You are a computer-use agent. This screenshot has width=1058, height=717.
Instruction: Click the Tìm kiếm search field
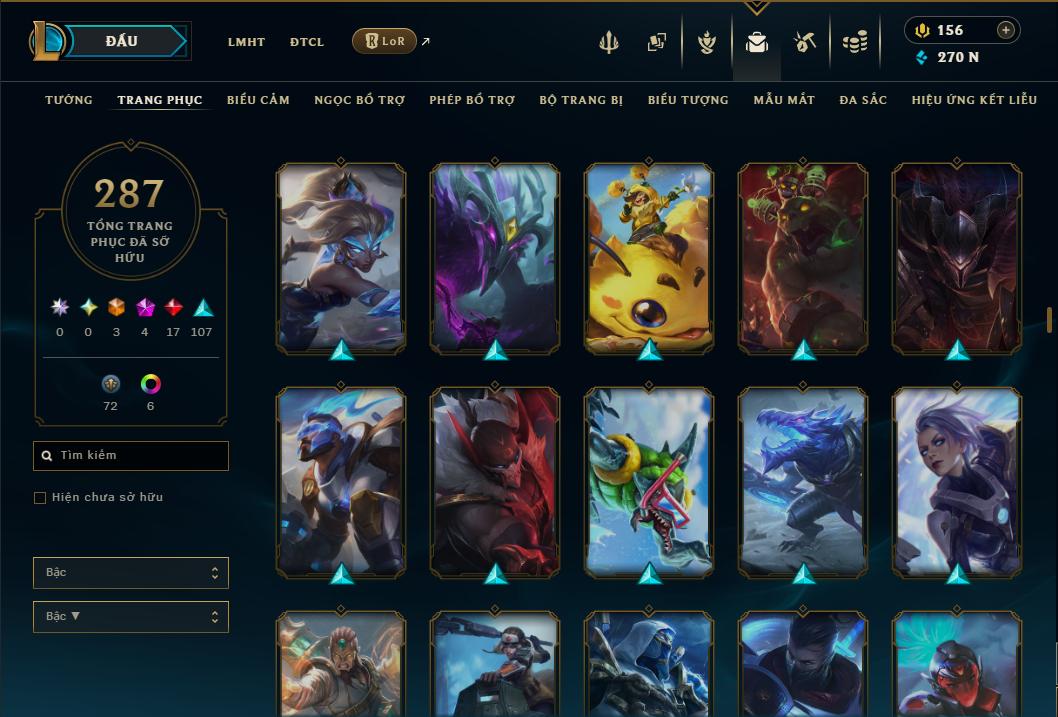tap(131, 456)
